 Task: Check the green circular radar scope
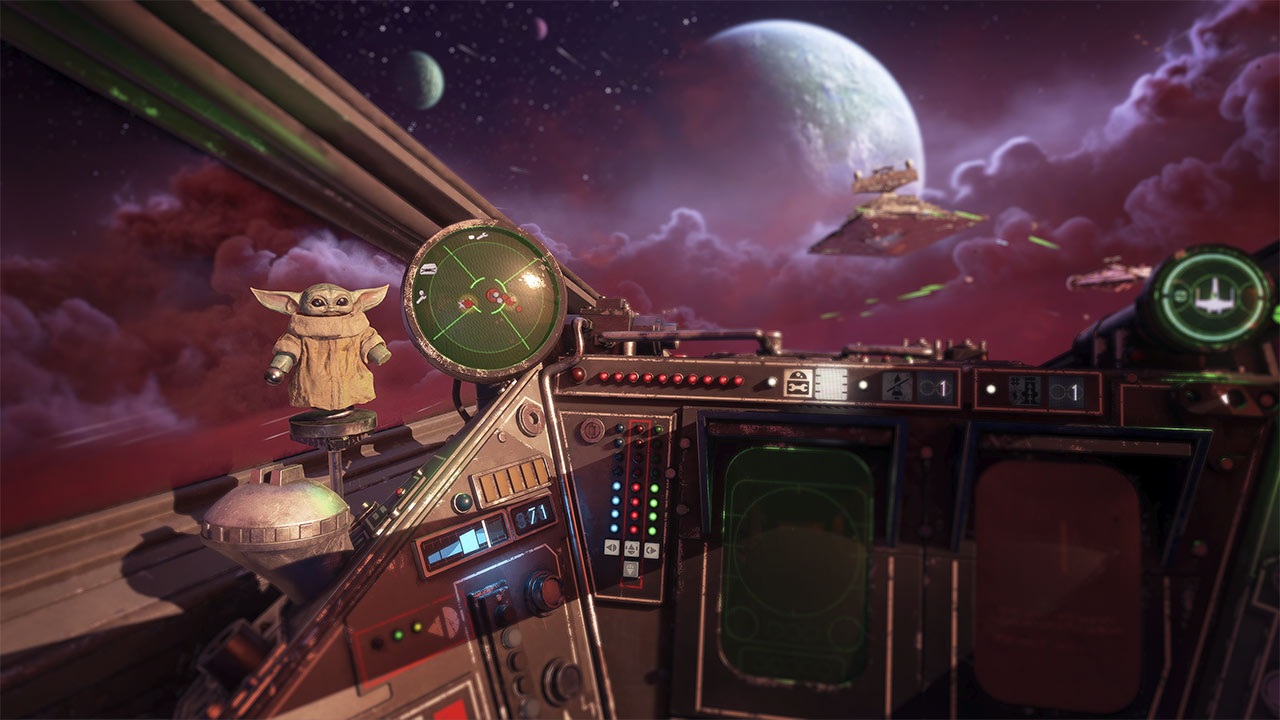[x=483, y=299]
